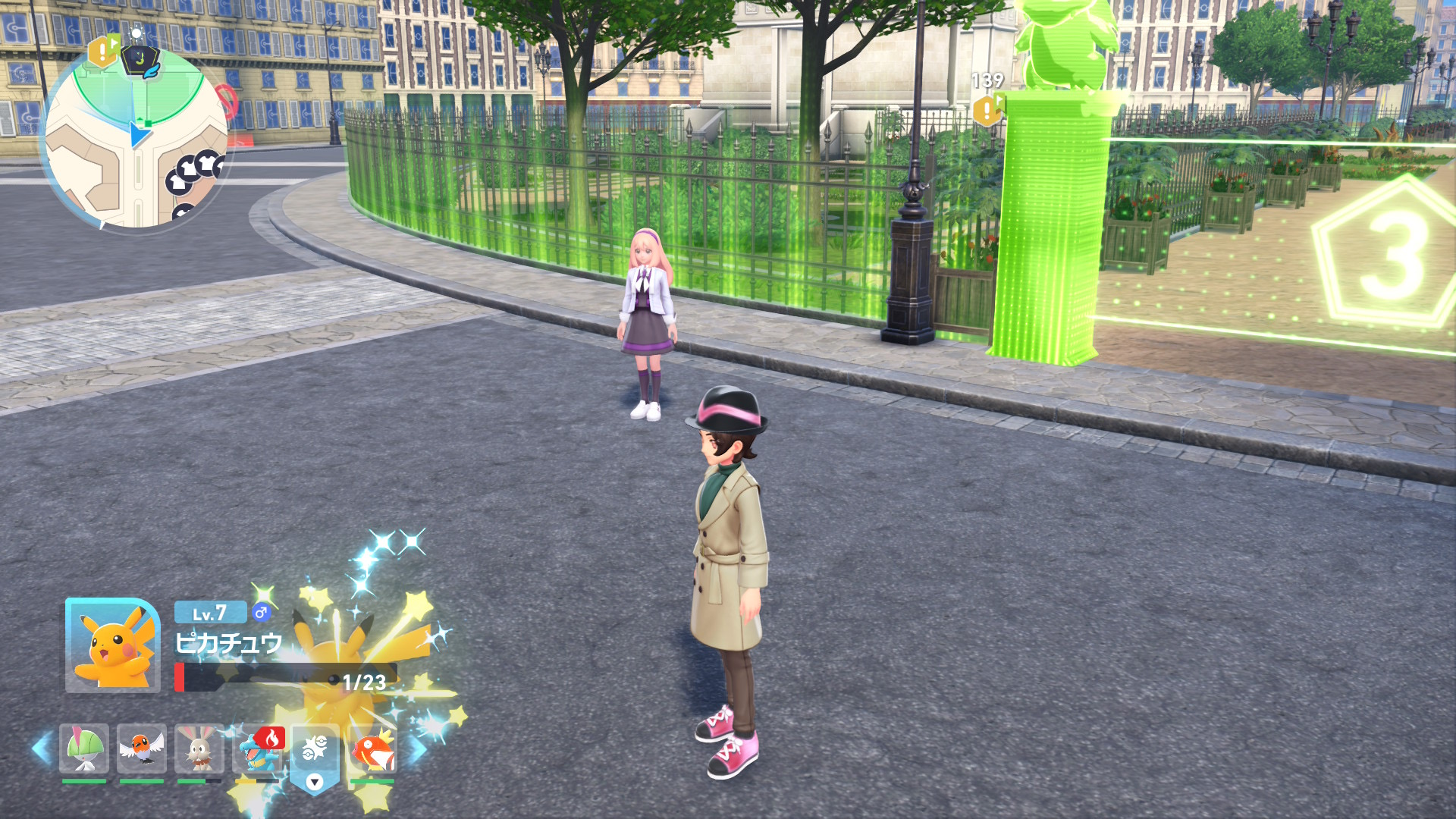Viewport: 1456px width, 819px height.
Task: Cycle party left with the blue arrow
Action: click(42, 748)
